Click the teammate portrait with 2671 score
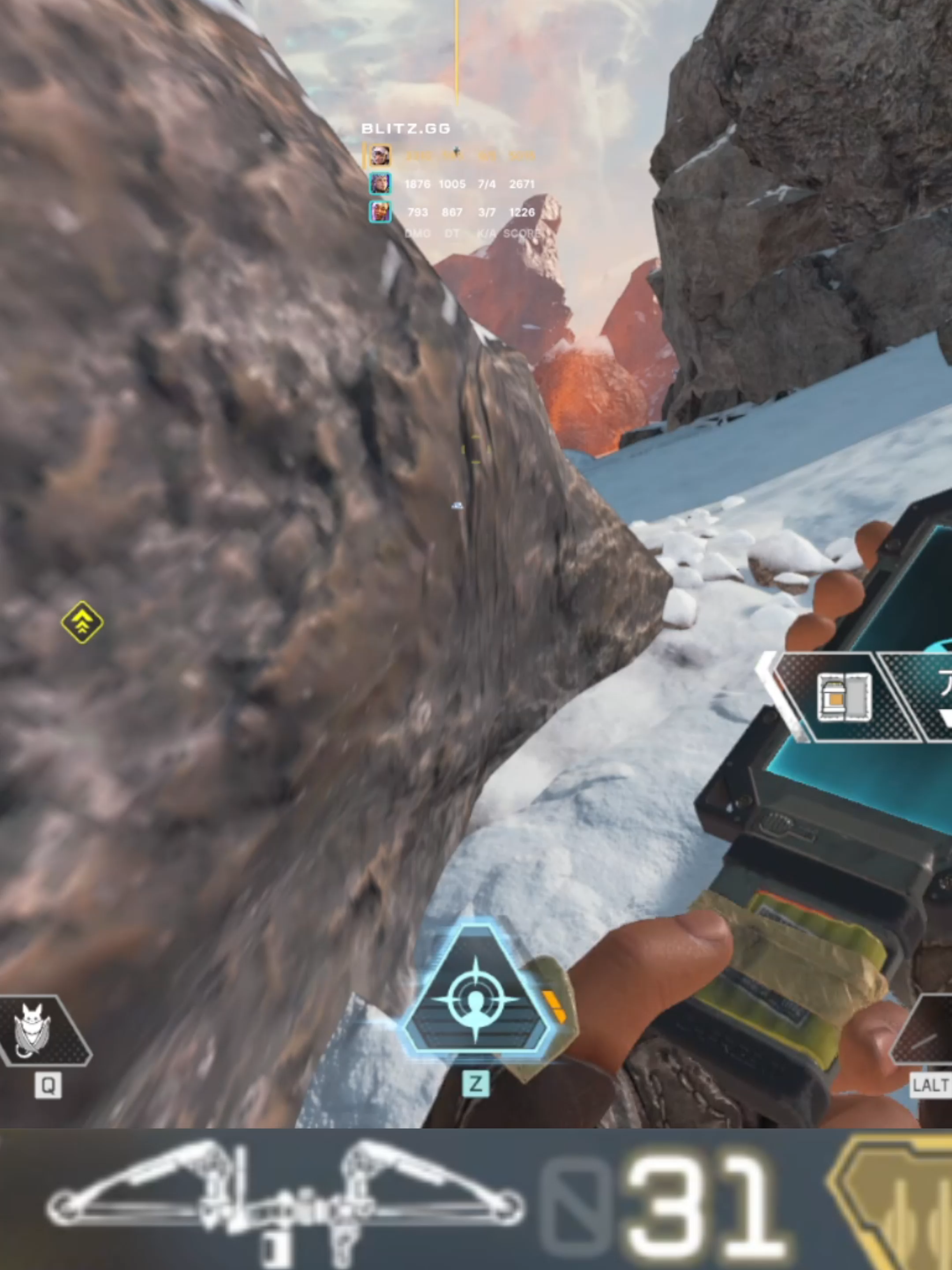The image size is (952, 1270). tap(380, 183)
